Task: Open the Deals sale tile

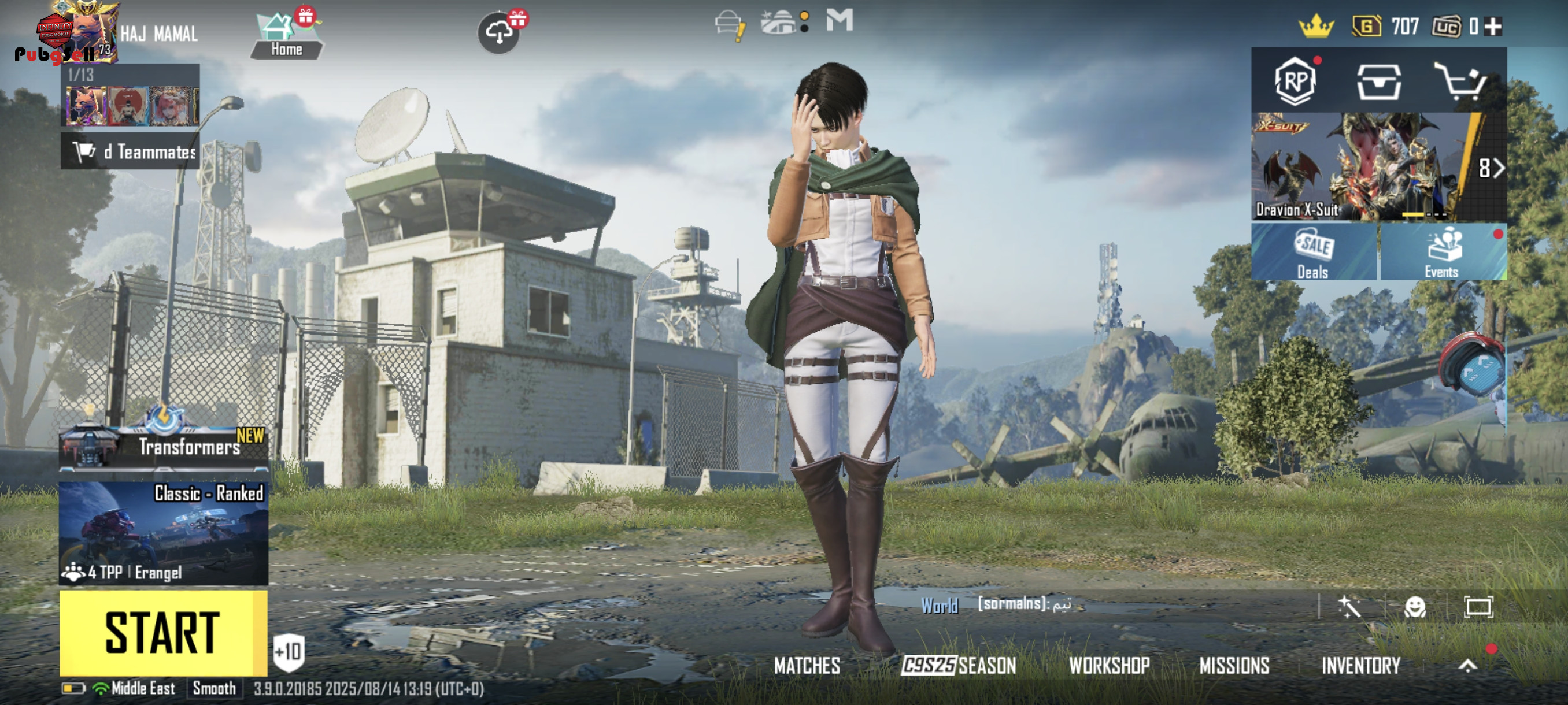Action: click(x=1314, y=253)
